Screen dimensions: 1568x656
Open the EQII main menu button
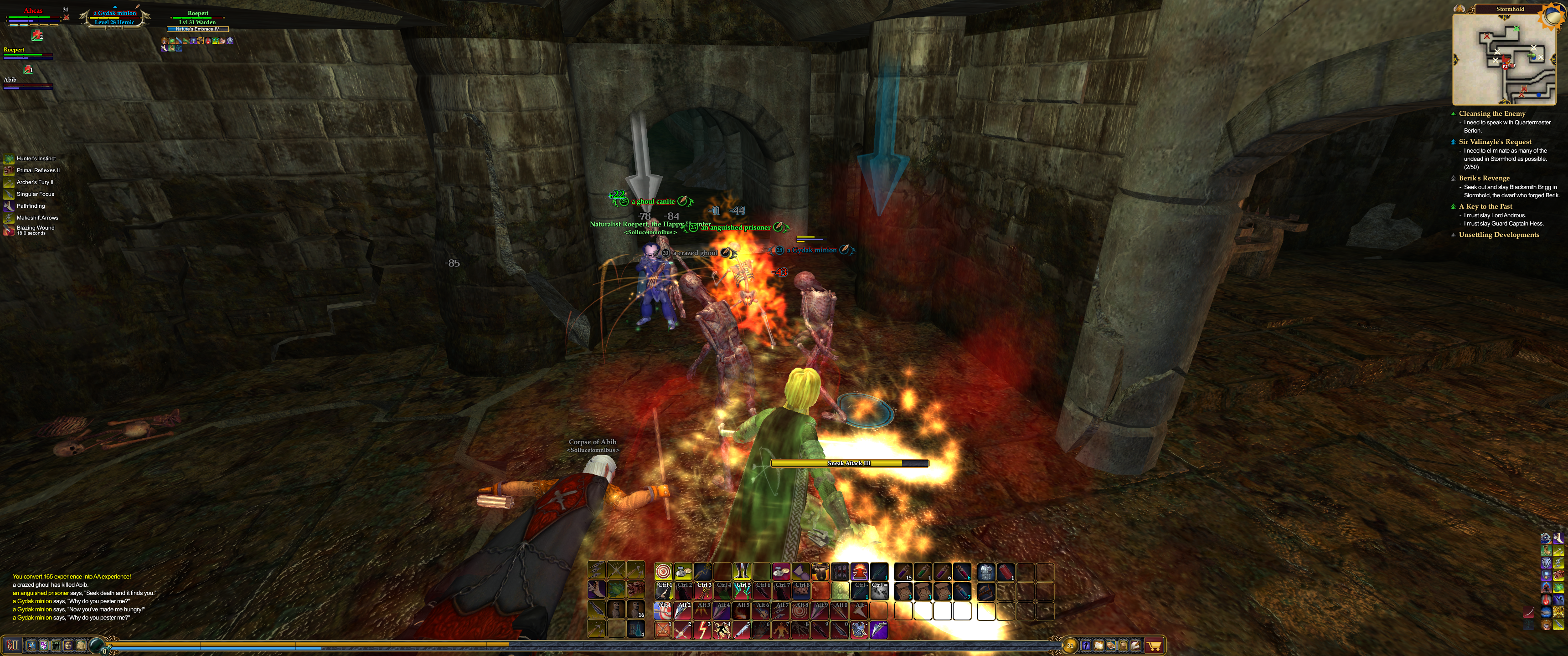click(13, 646)
